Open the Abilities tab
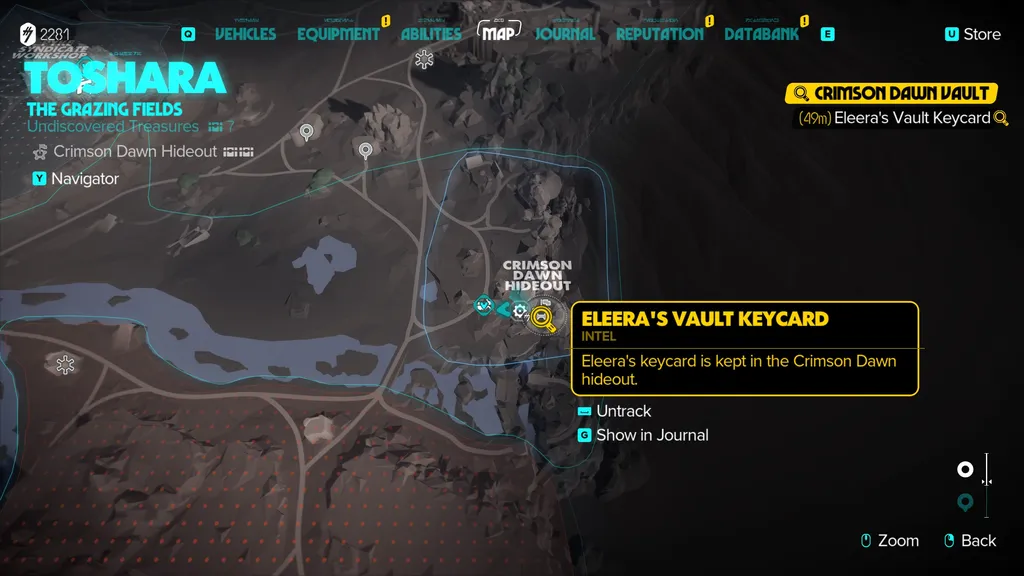The height and width of the screenshot is (576, 1024). (431, 34)
